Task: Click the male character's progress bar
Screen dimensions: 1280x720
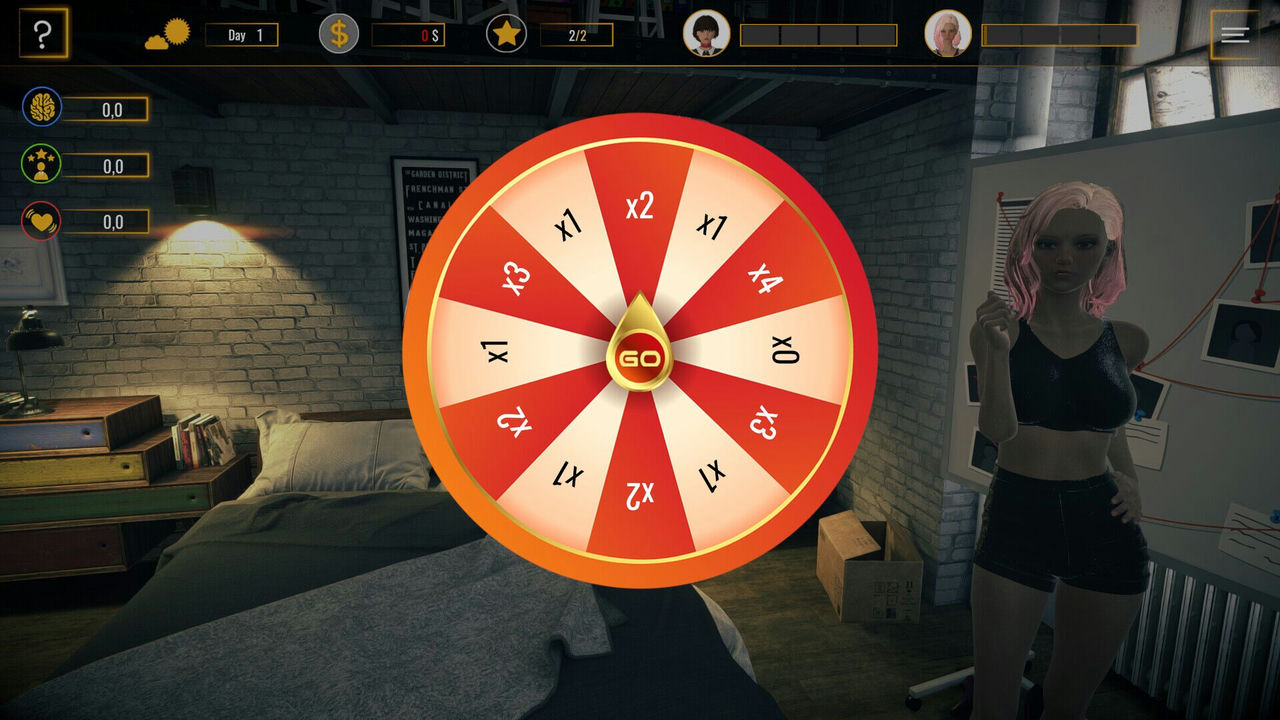Action: click(x=820, y=34)
